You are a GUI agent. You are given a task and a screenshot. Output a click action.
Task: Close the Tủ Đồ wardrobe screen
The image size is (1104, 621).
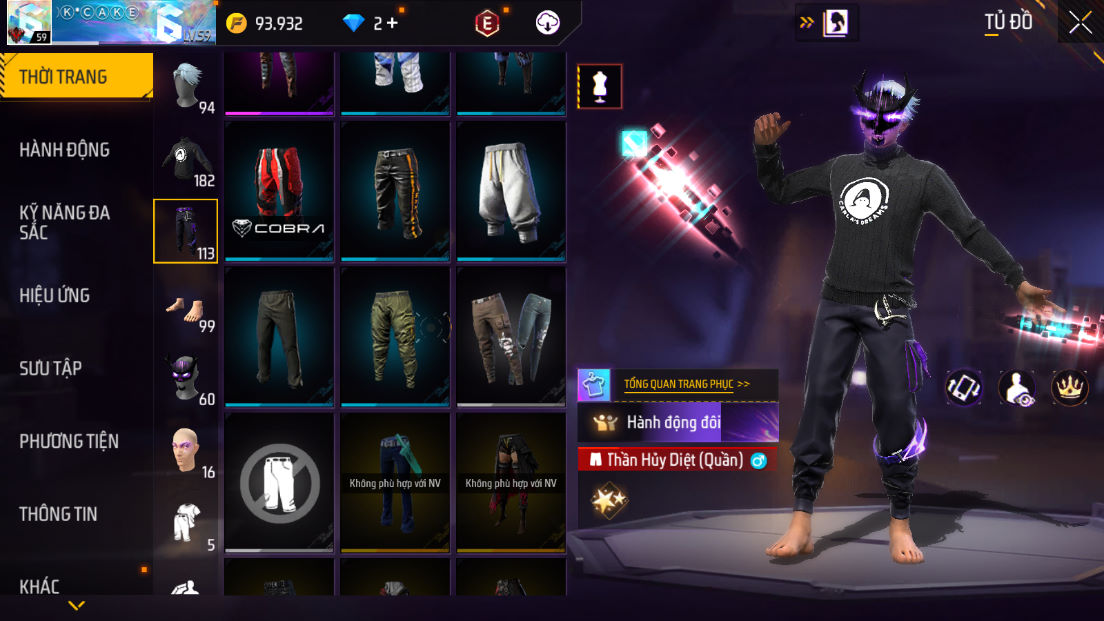click(1080, 22)
